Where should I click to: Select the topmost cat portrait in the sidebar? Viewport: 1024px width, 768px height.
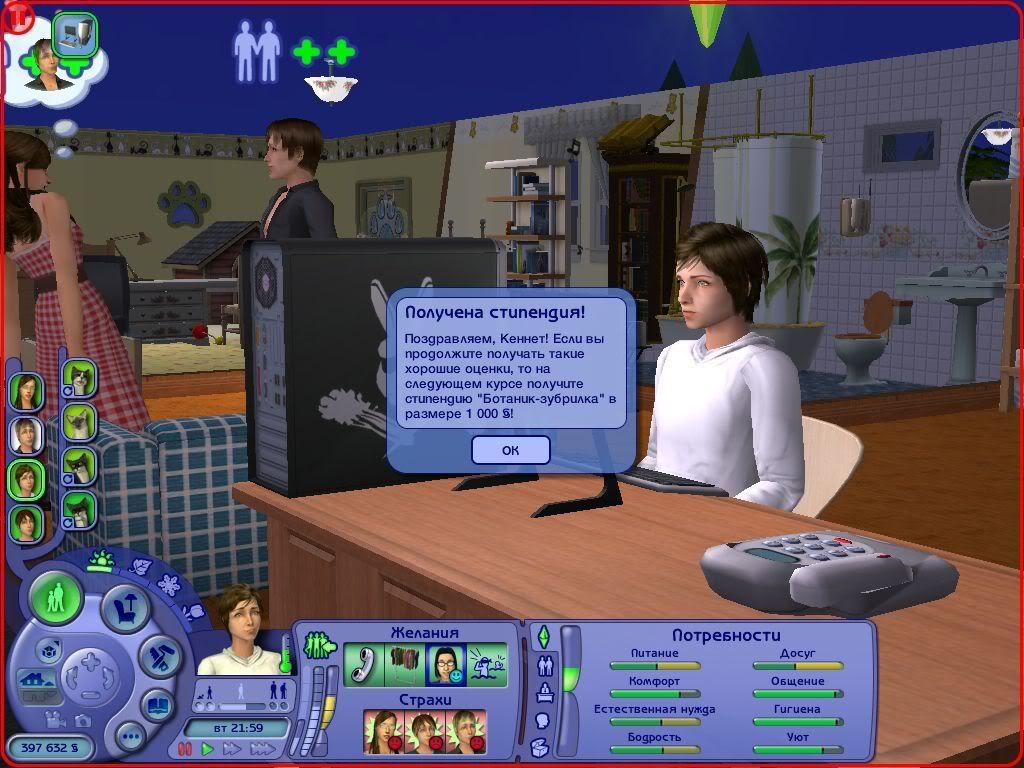click(x=79, y=378)
